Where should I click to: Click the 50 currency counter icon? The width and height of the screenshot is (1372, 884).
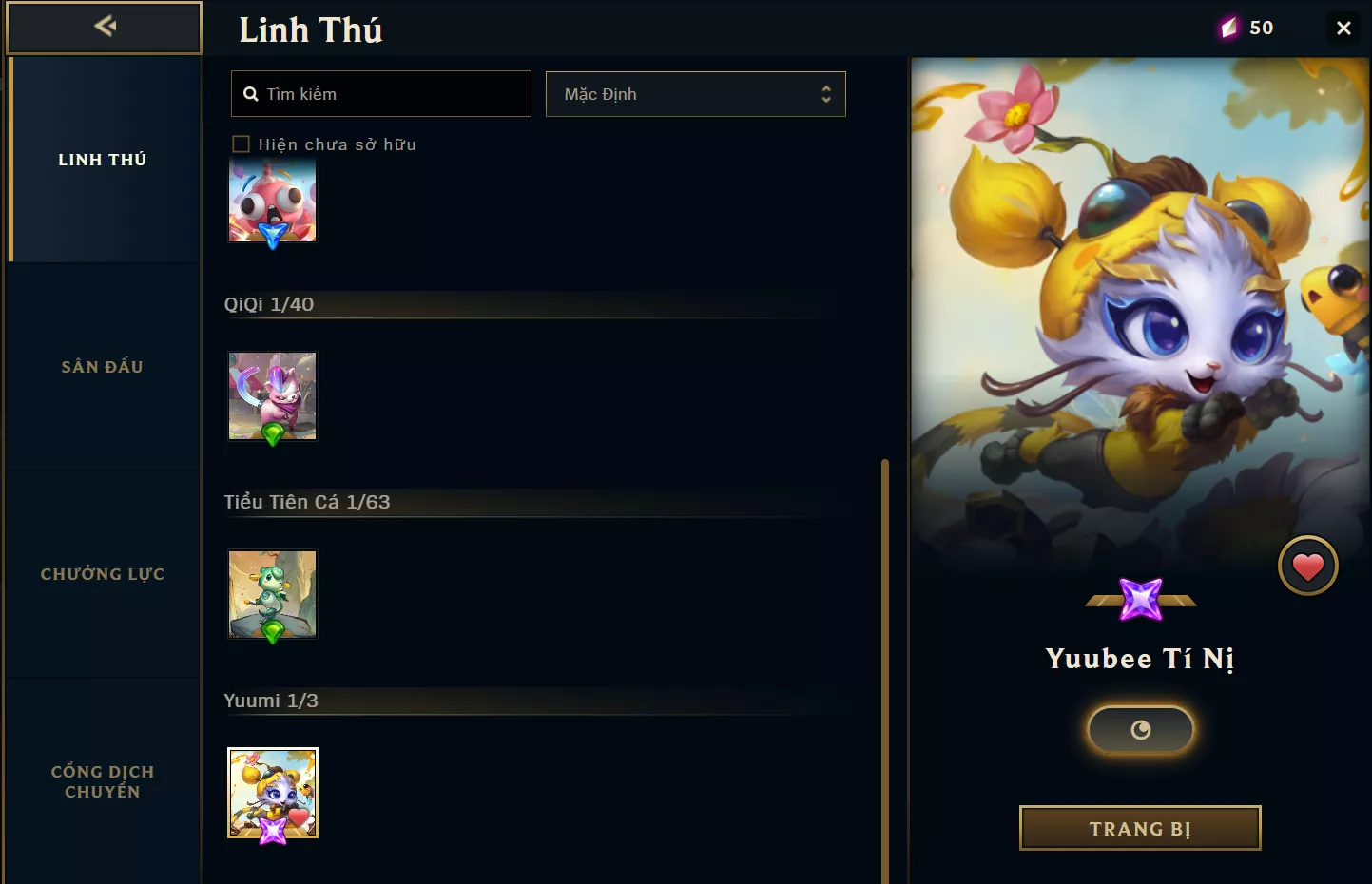pos(1229,29)
